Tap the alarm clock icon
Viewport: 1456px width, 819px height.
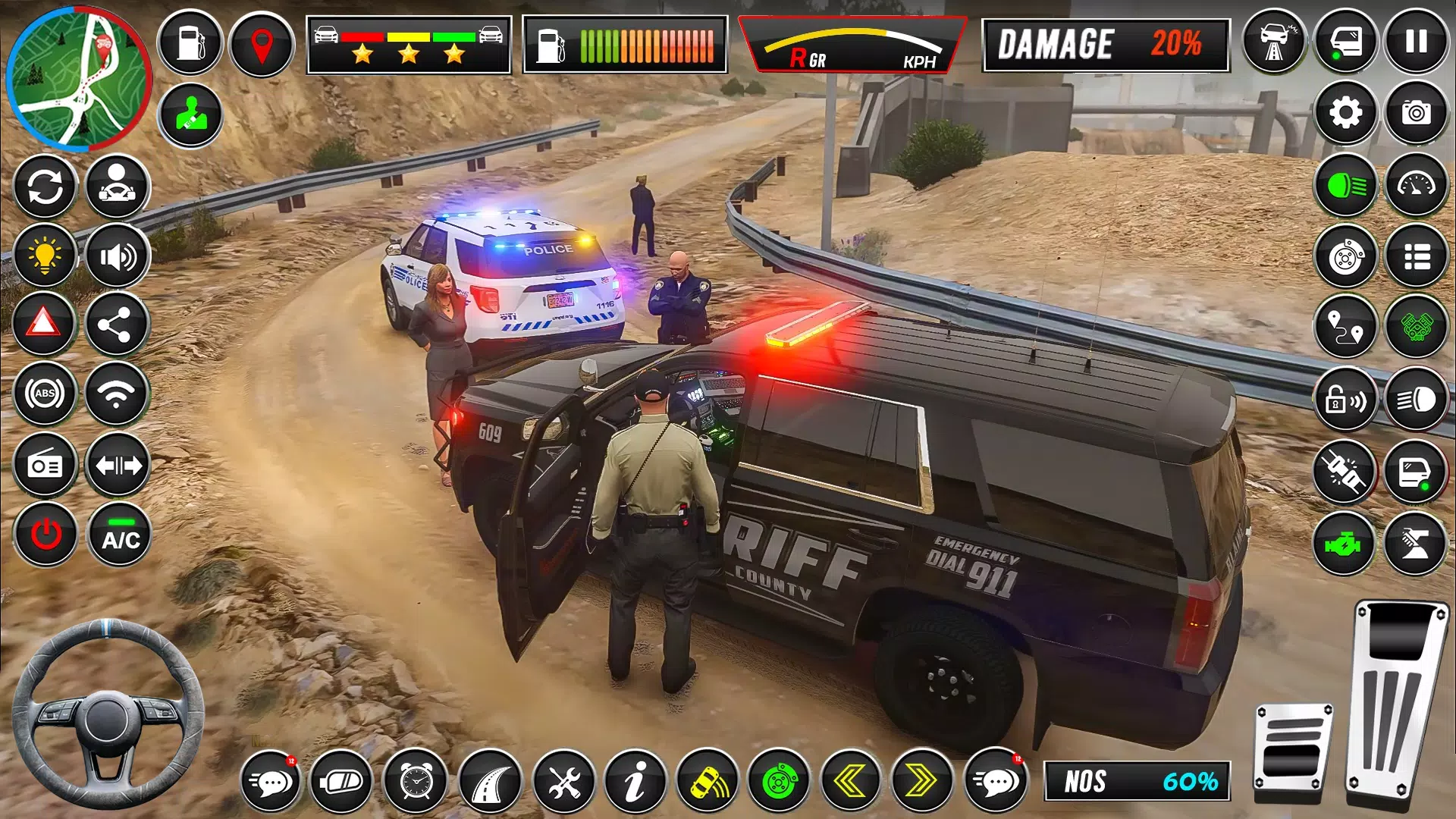pyautogui.click(x=416, y=781)
